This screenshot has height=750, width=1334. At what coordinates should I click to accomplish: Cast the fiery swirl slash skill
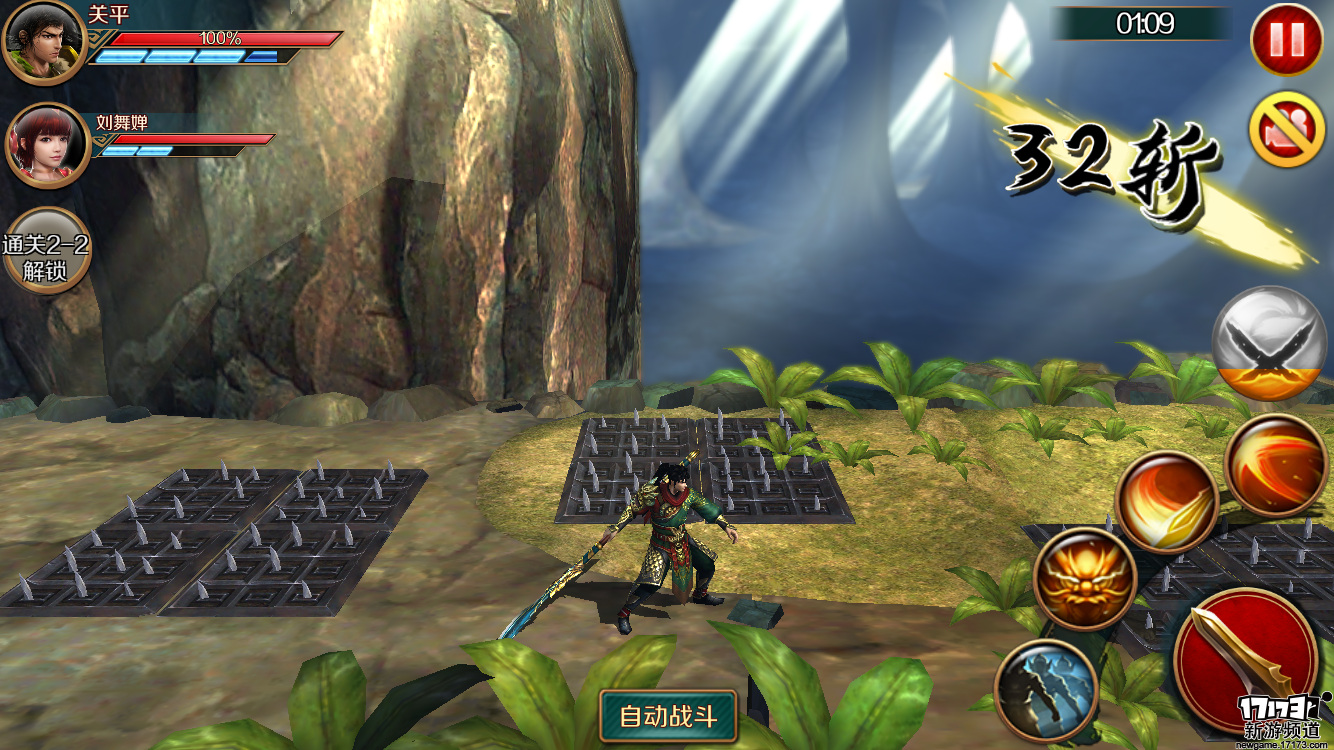(1276, 465)
